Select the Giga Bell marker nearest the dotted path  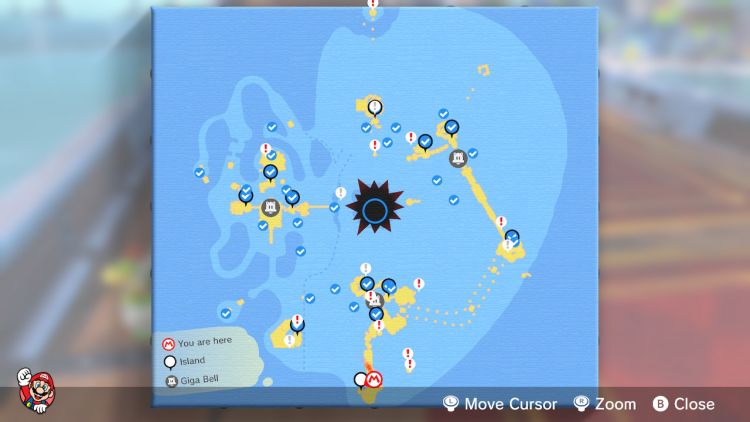pyautogui.click(x=376, y=299)
